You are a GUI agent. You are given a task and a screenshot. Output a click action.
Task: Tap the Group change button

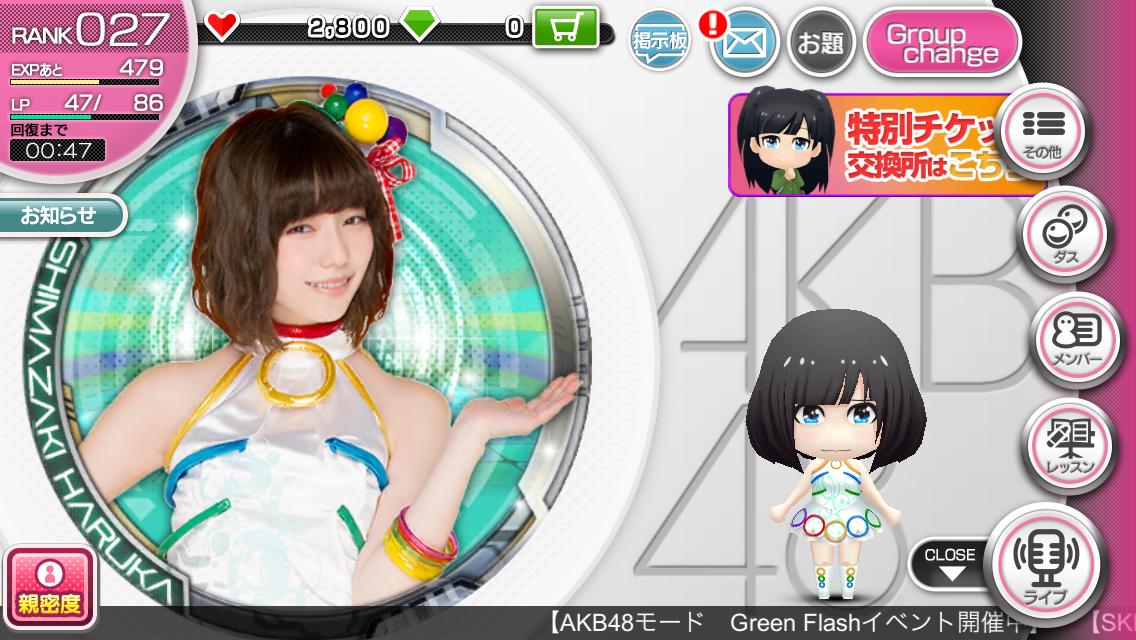tap(941, 43)
